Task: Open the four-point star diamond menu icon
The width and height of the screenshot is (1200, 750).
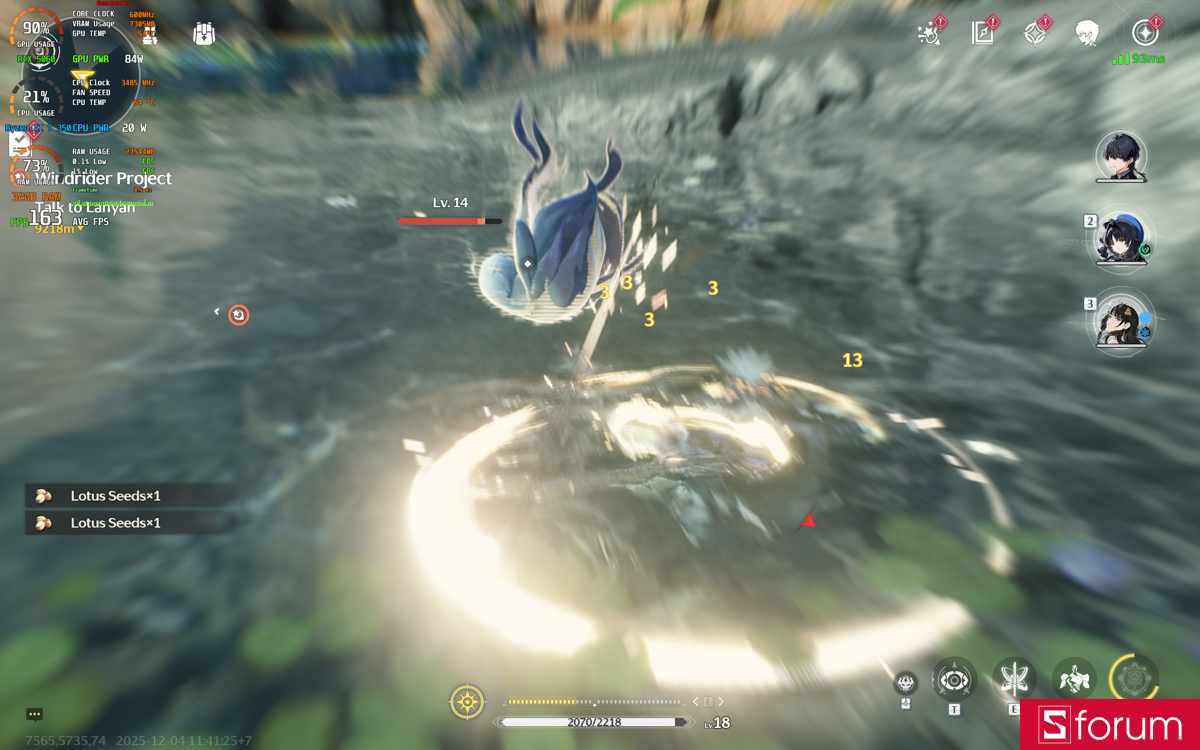Action: click(1035, 32)
